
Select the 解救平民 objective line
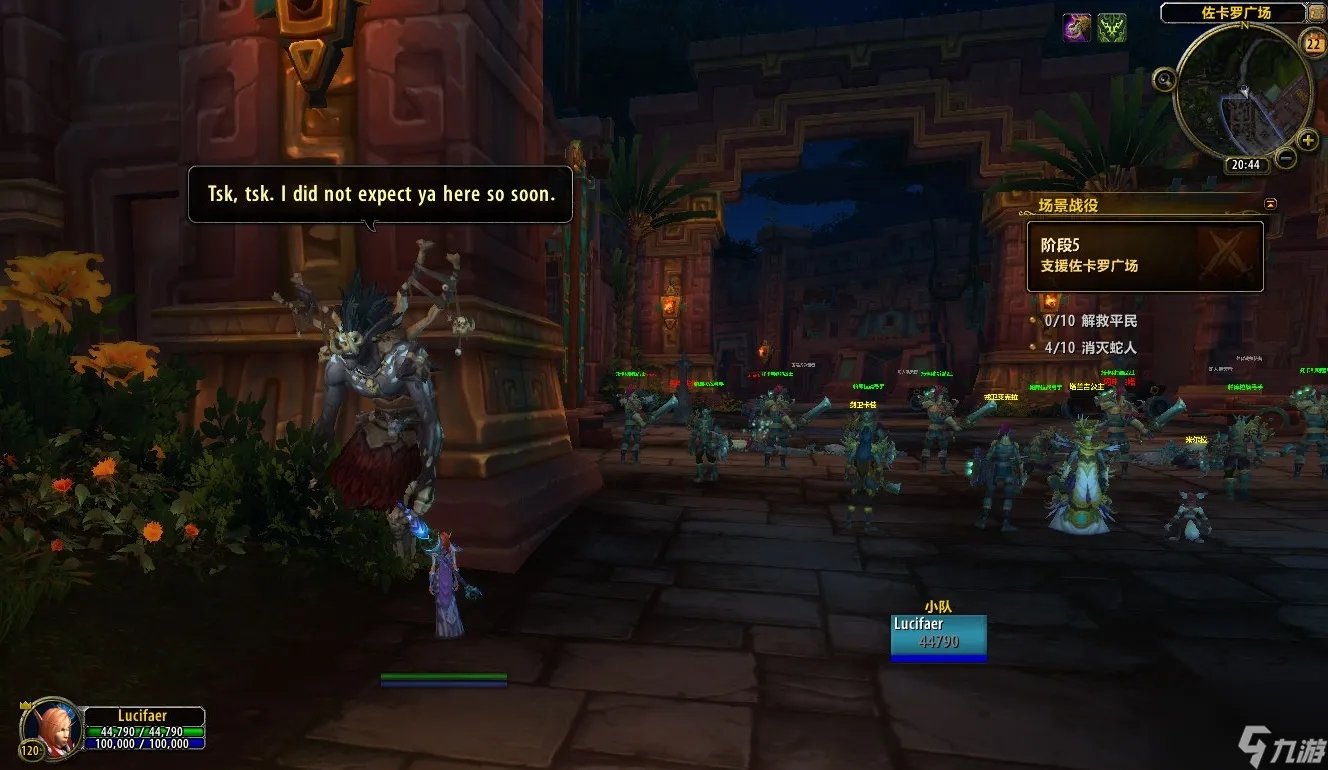(x=1090, y=321)
